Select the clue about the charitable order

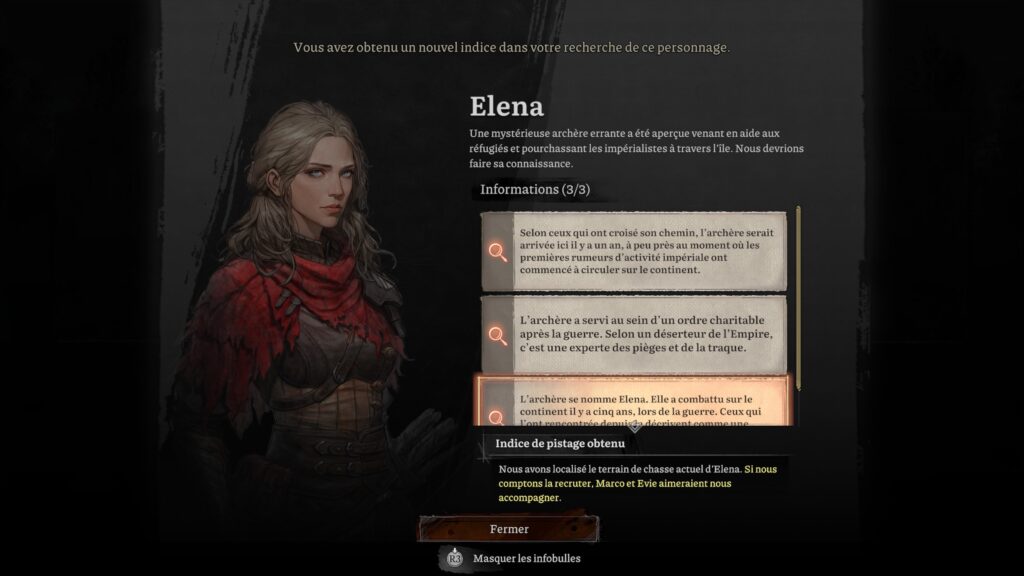click(x=633, y=334)
